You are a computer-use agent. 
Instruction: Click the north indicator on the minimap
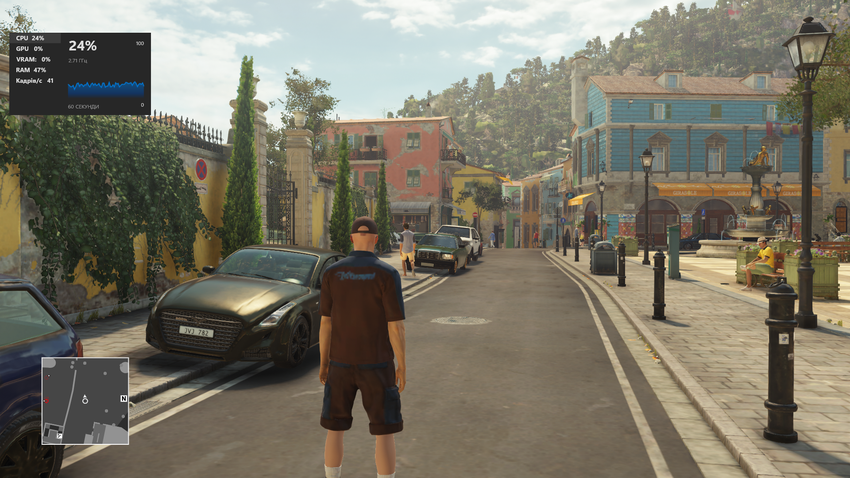click(x=123, y=398)
